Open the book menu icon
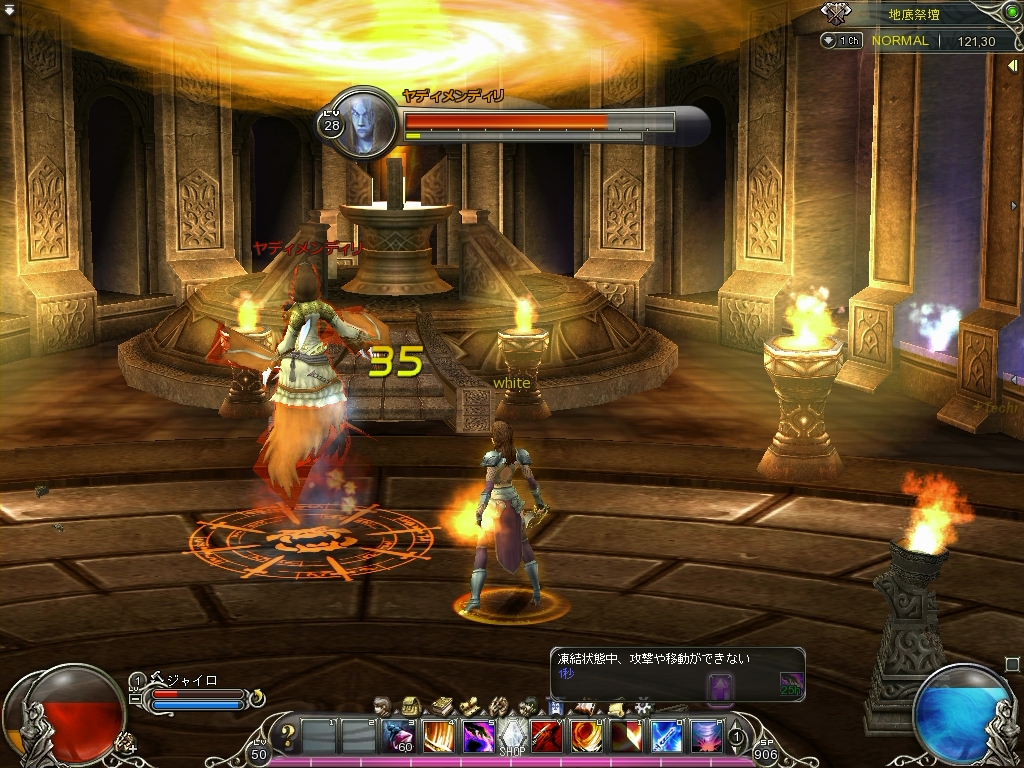This screenshot has width=1024, height=768. 441,706
